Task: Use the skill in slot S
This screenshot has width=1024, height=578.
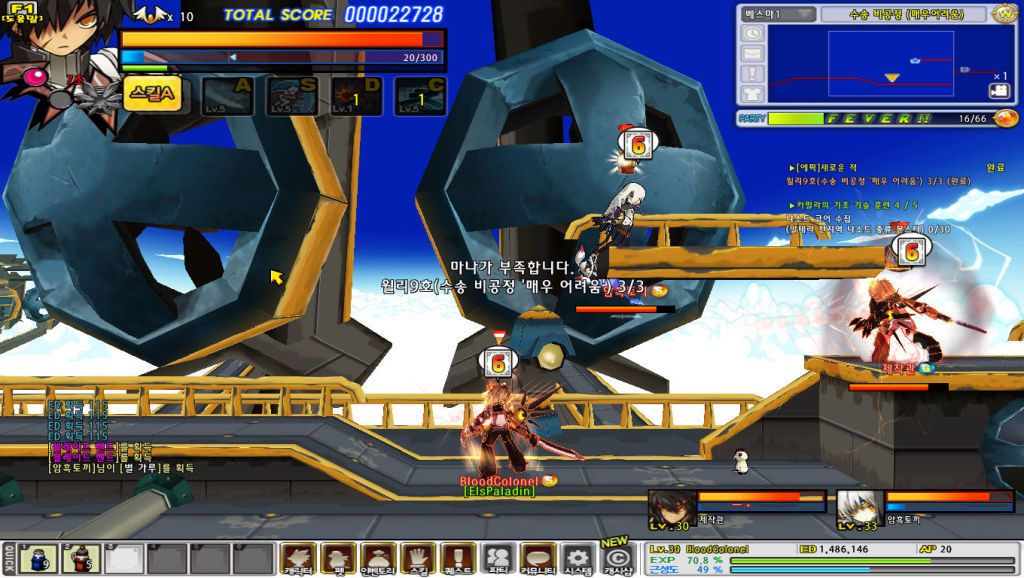Action: point(291,97)
